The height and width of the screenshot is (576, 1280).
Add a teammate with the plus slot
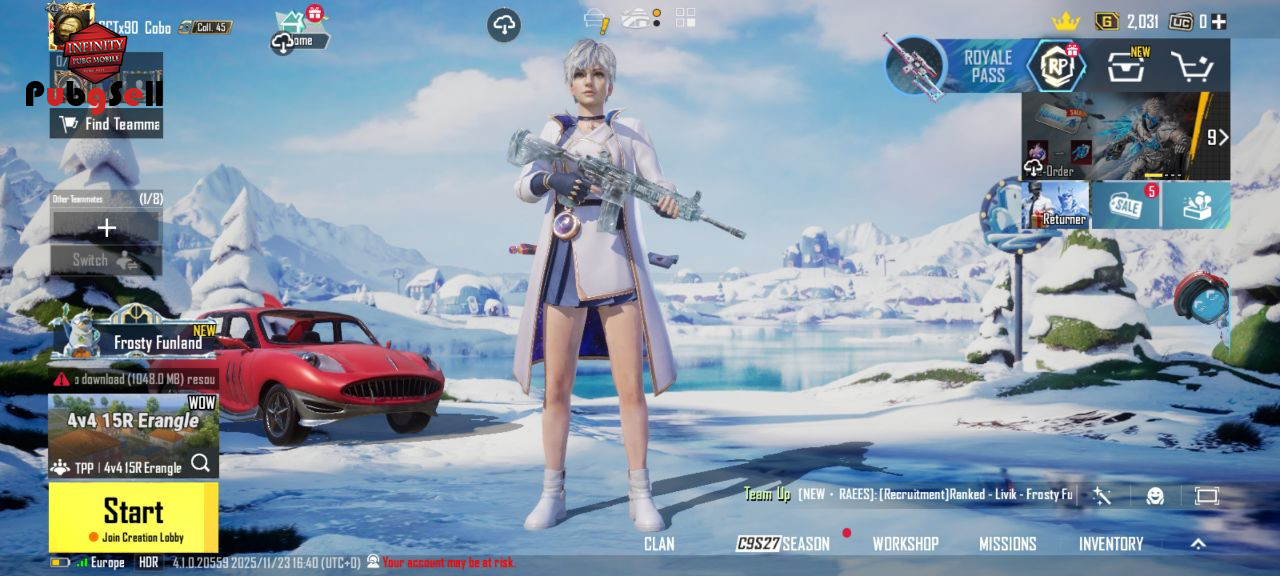[x=106, y=228]
